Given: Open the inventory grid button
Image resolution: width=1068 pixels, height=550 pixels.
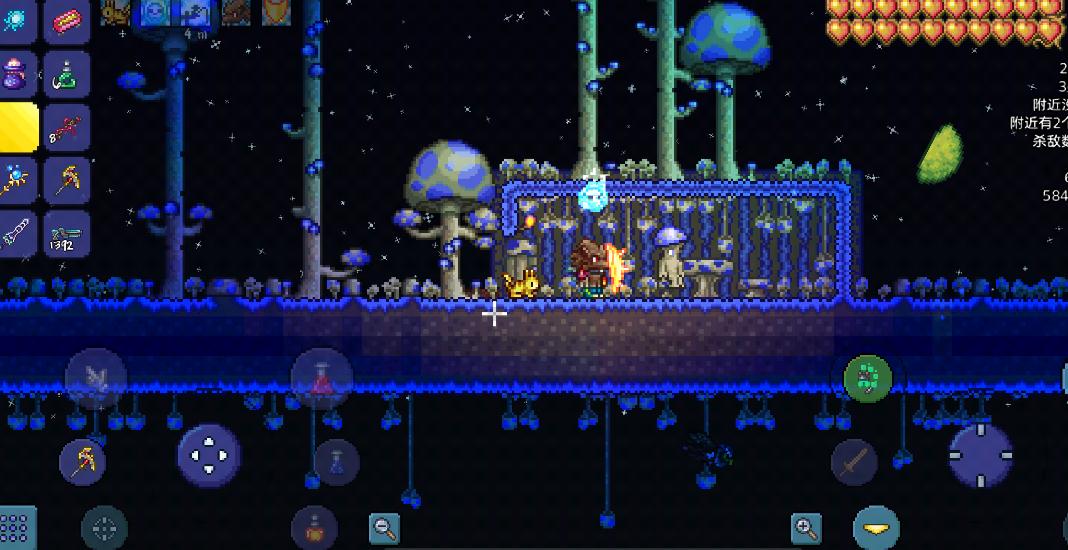Looking at the screenshot, I should click(x=14, y=527).
